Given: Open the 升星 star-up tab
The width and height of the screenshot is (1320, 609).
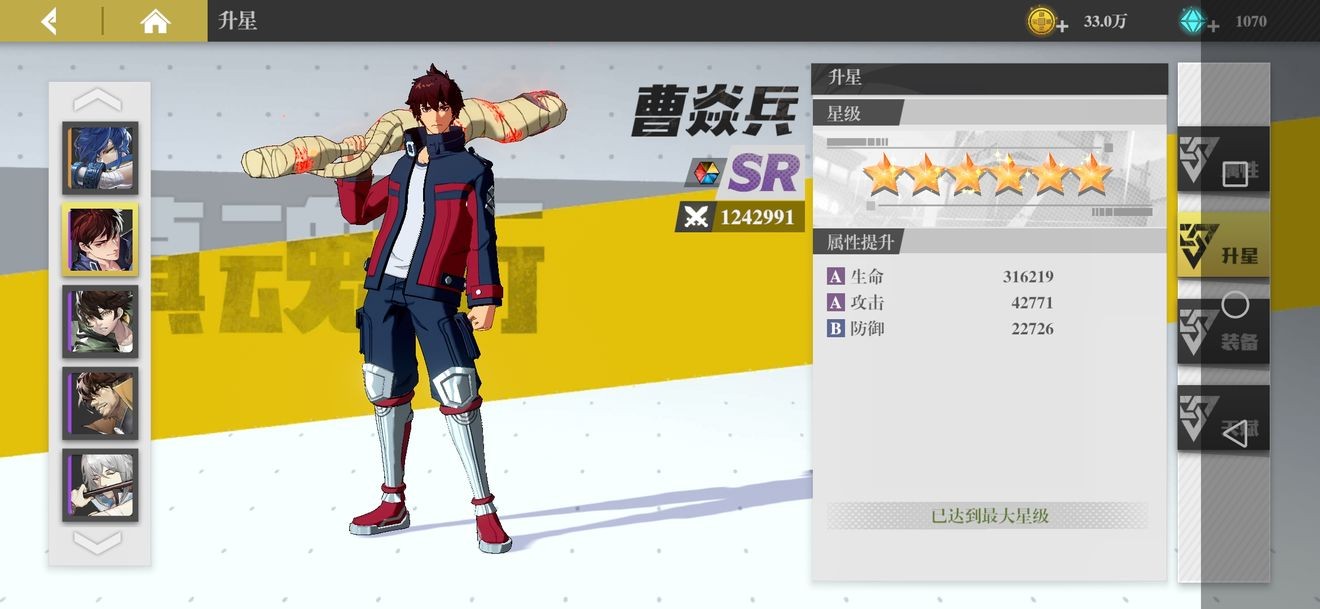Looking at the screenshot, I should coord(1222,245).
